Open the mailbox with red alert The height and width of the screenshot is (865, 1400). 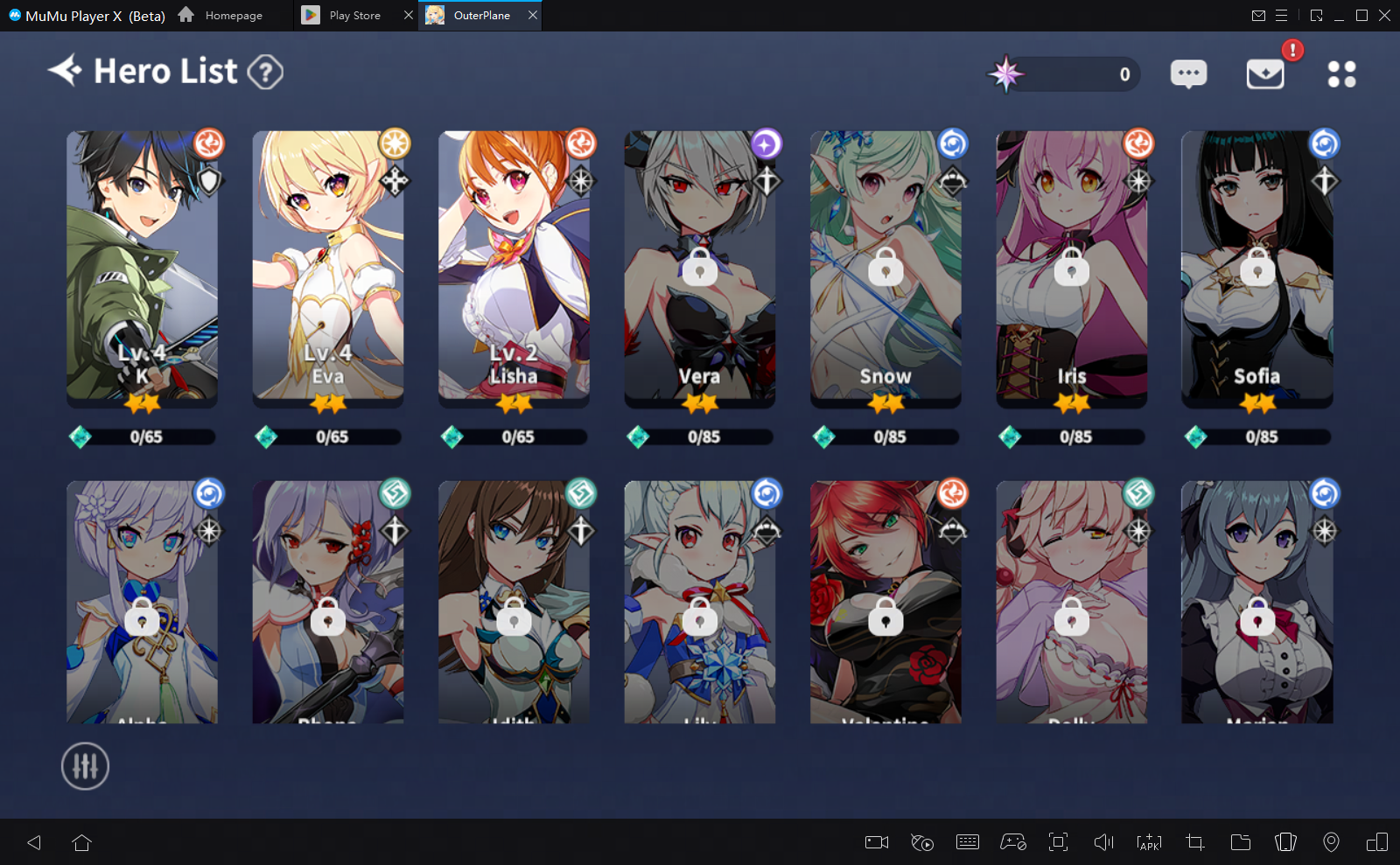(x=1265, y=73)
